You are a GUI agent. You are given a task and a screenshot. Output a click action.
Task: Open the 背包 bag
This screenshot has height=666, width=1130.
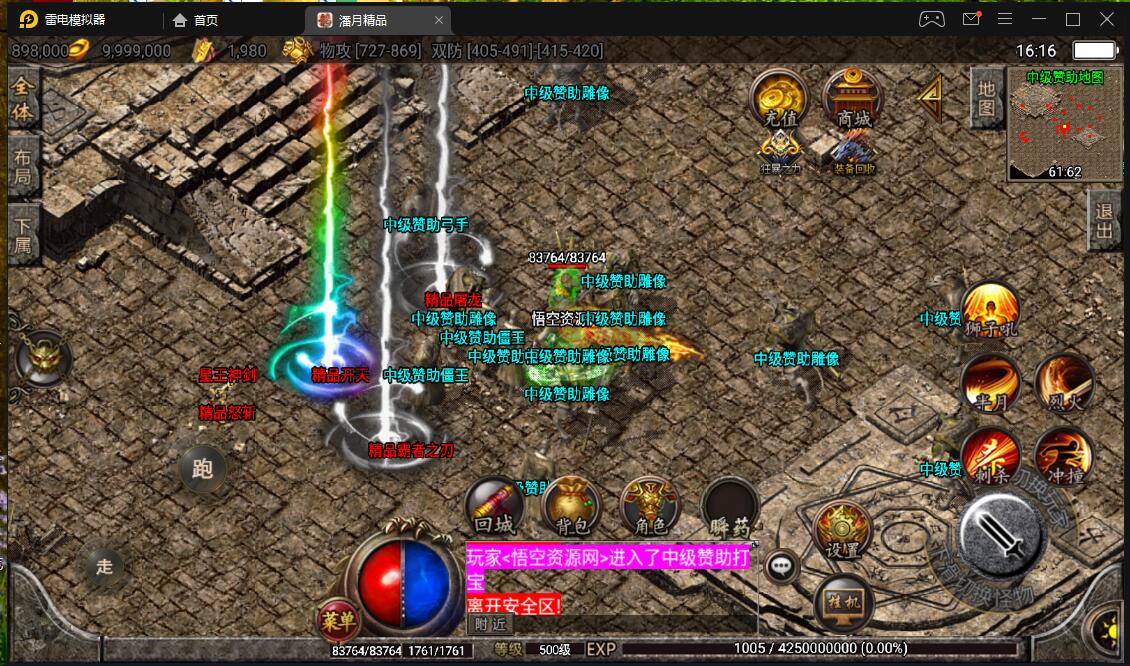click(571, 506)
